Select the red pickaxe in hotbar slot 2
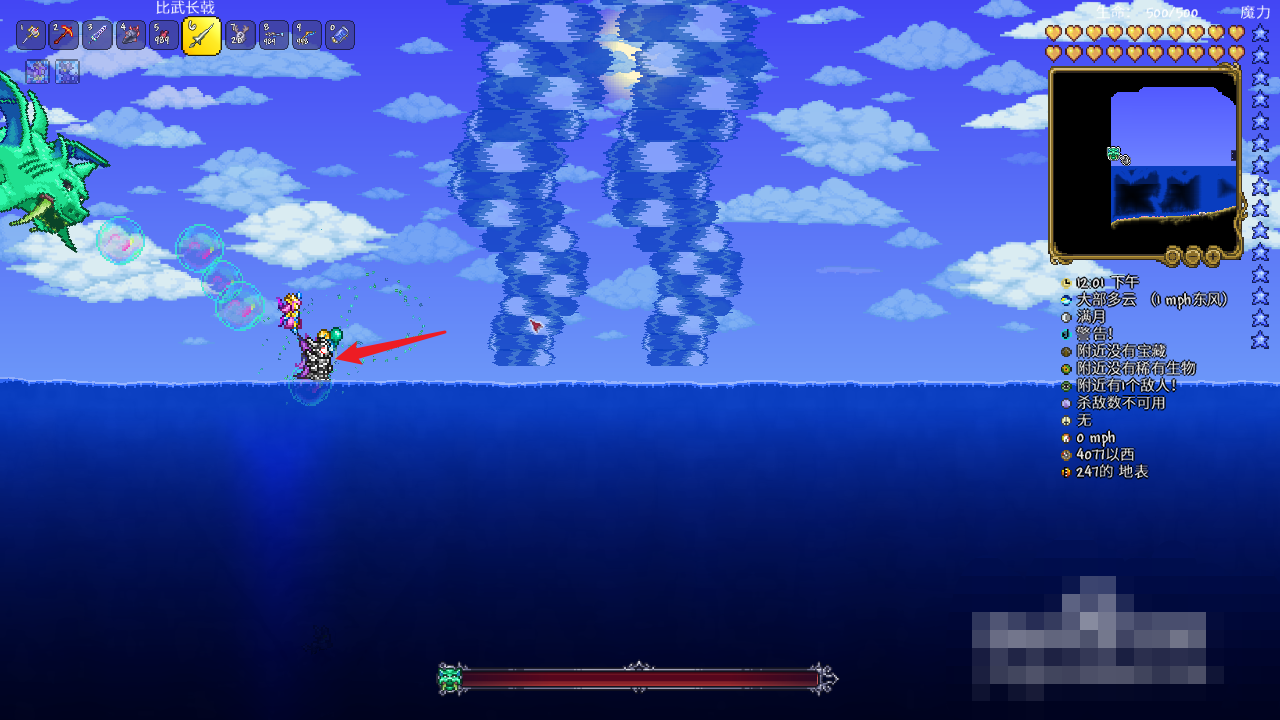 point(64,35)
